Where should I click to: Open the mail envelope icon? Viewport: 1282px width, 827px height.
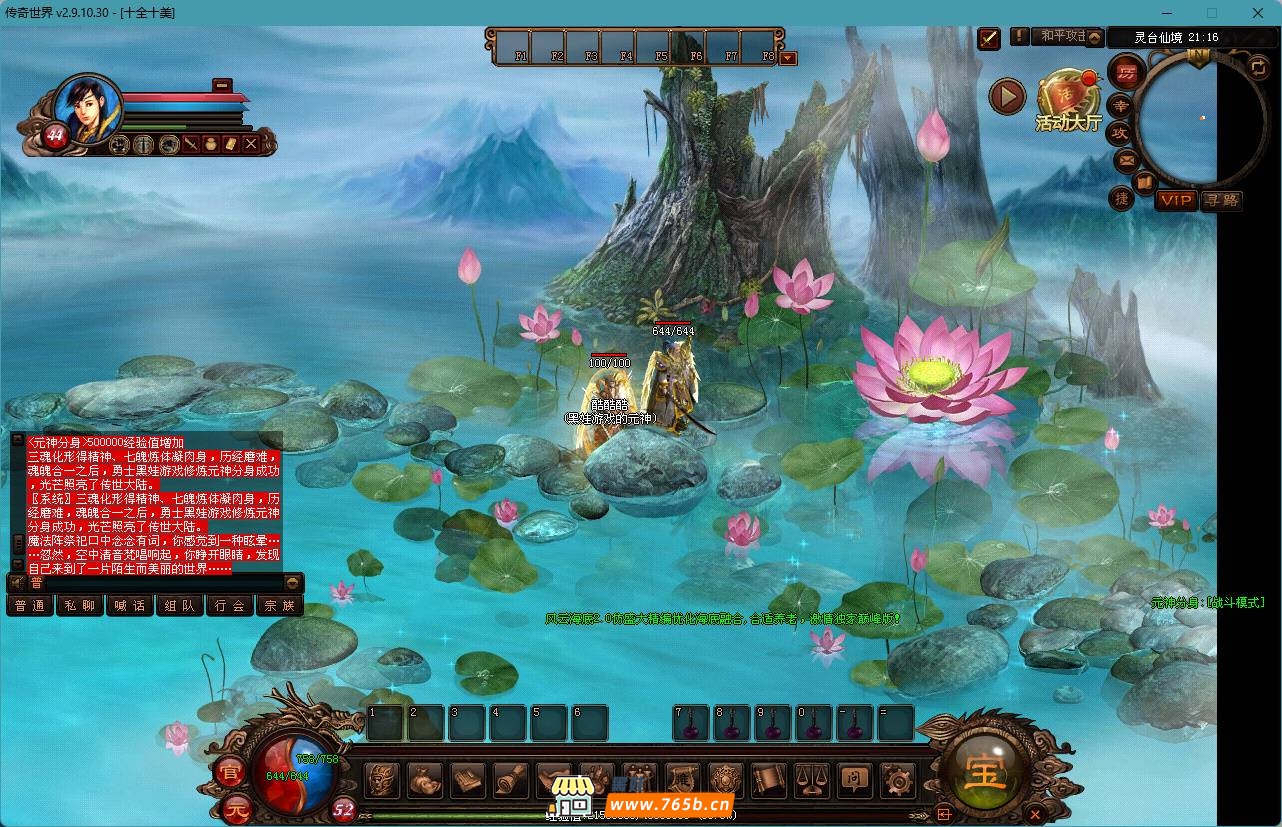point(1126,160)
